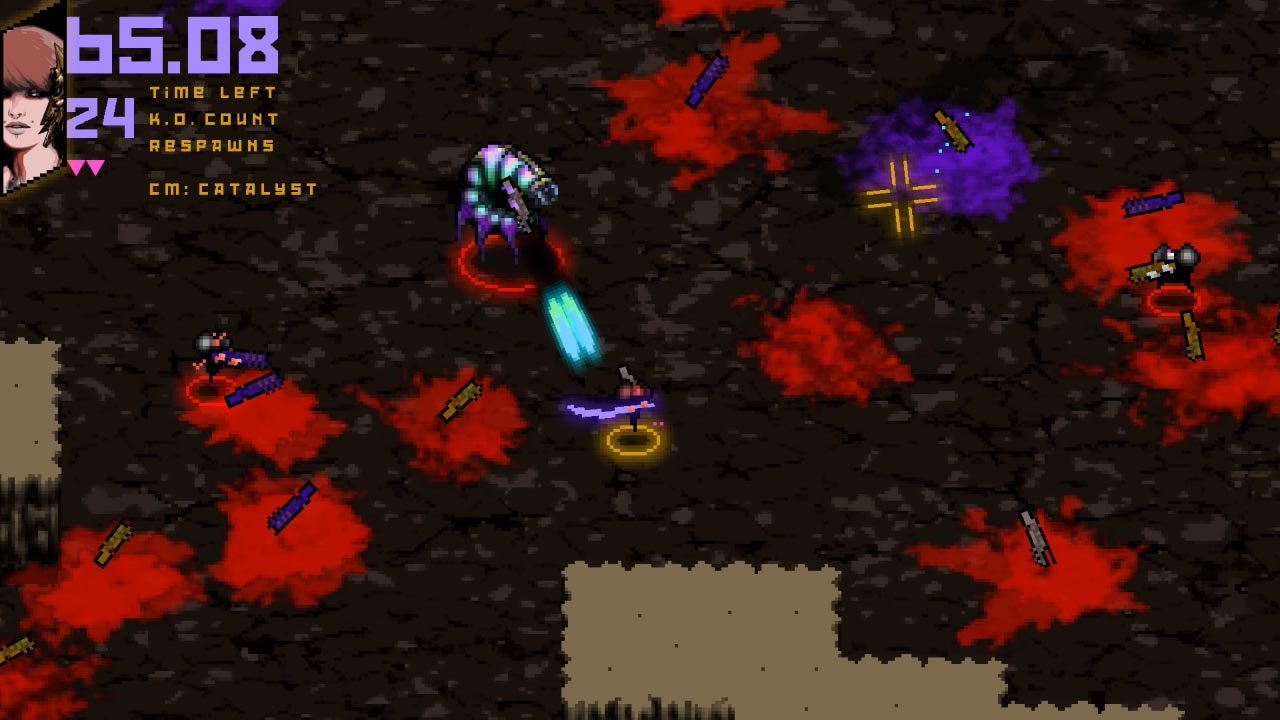
Task: Pick up the gold rifle near the bottom-left wall
Action: [x=113, y=545]
